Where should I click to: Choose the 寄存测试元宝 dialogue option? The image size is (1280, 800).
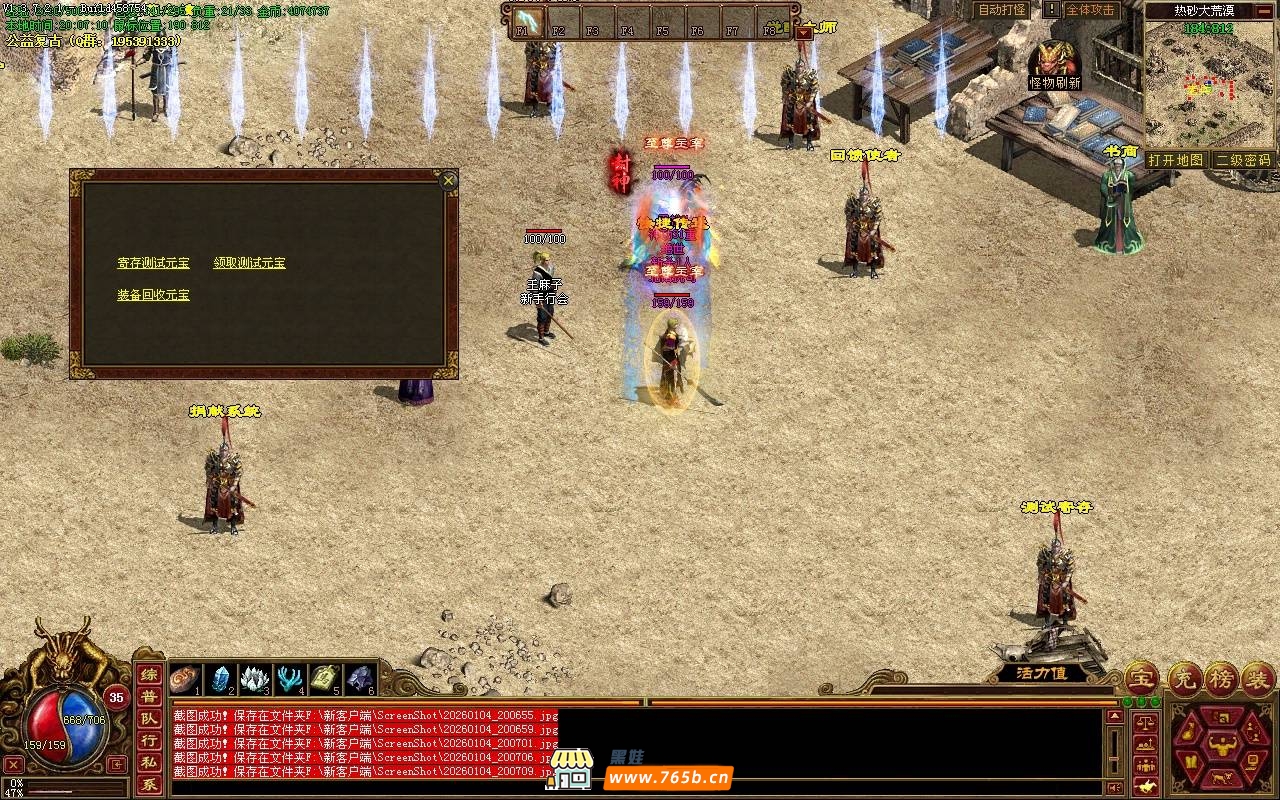(x=153, y=263)
